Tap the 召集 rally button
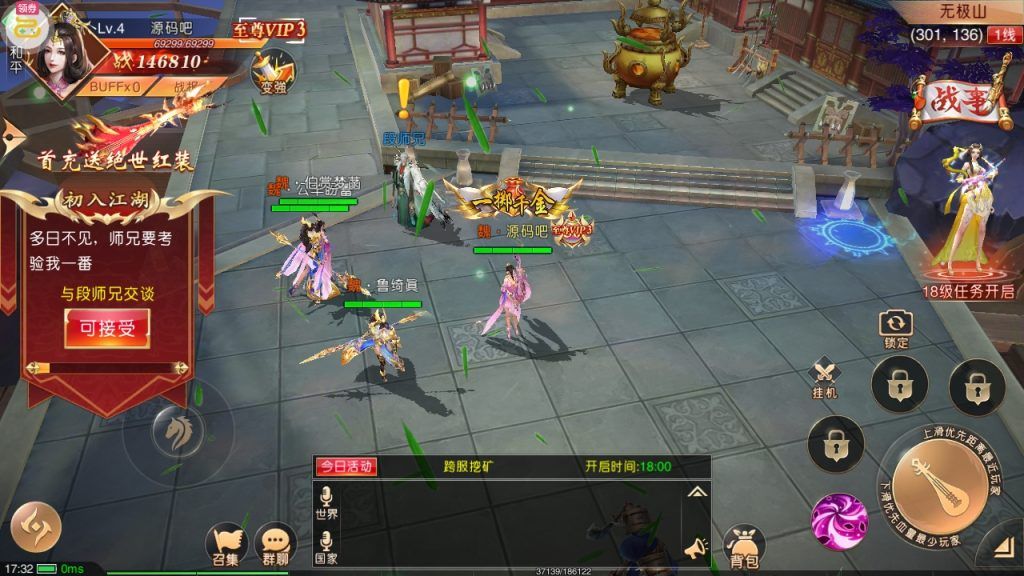Image resolution: width=1024 pixels, height=576 pixels. pyautogui.click(x=227, y=544)
